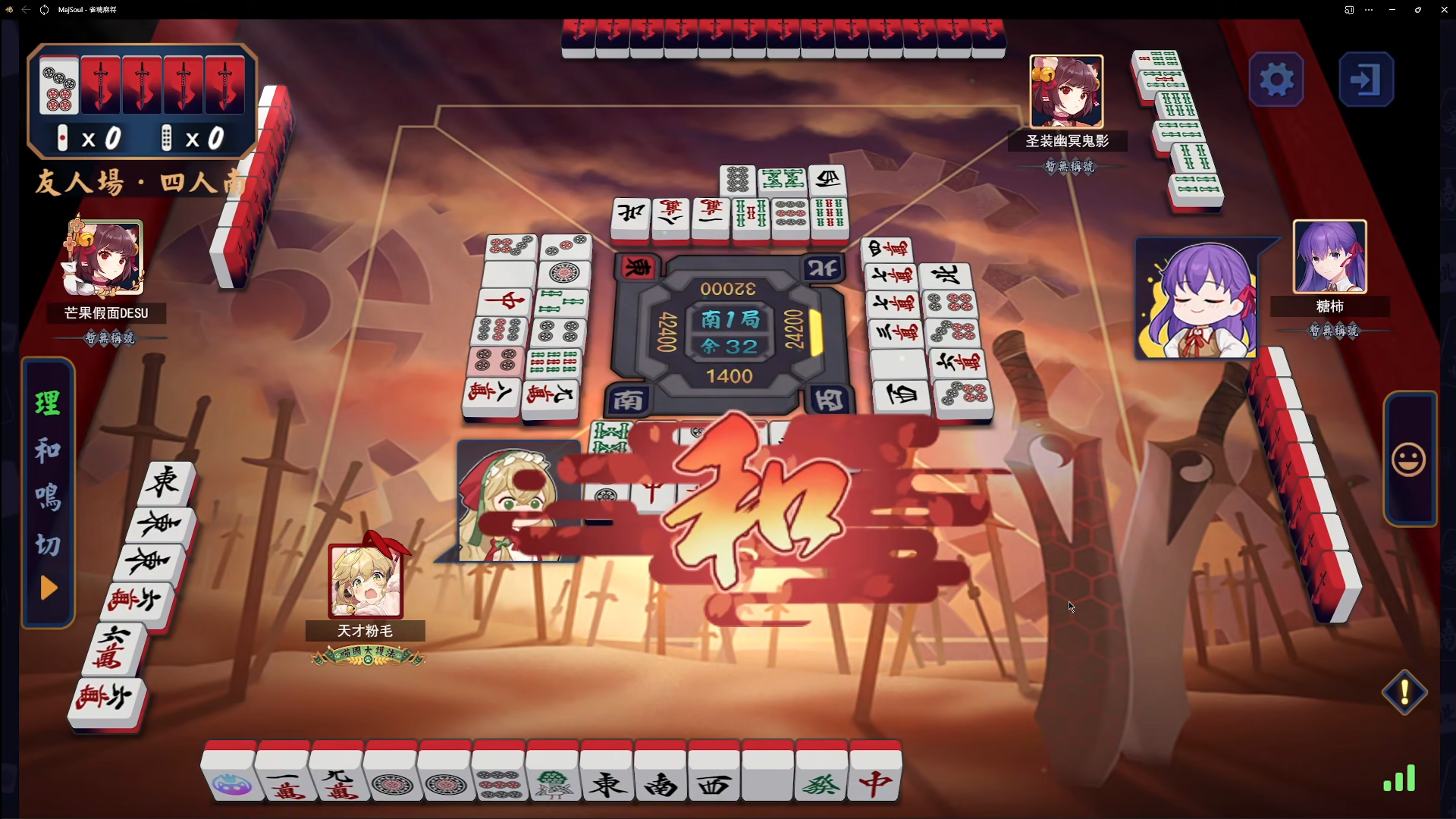
Task: Expand the orange arrow on the side panel
Action: point(49,588)
